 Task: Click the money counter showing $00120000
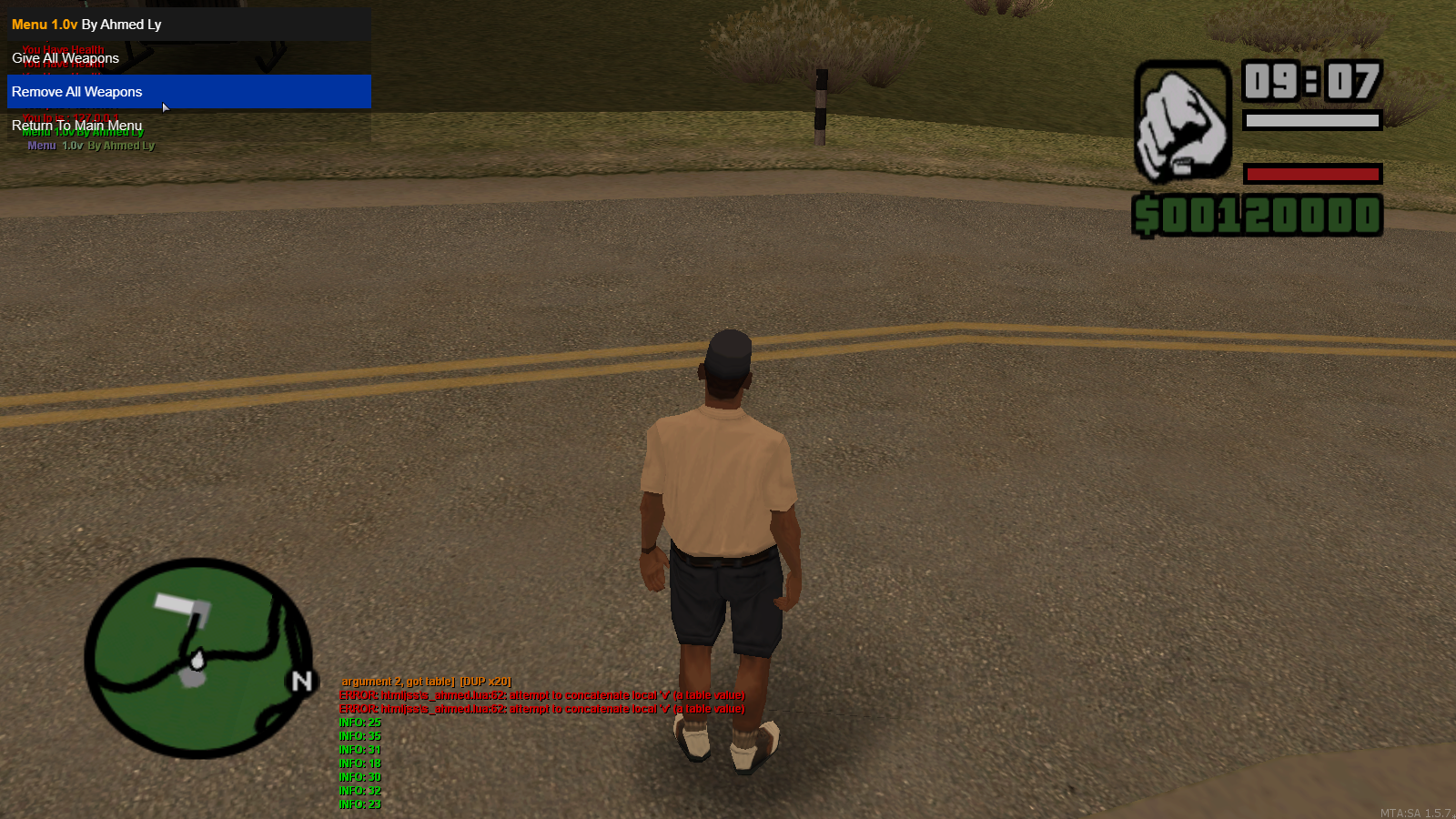click(1256, 216)
